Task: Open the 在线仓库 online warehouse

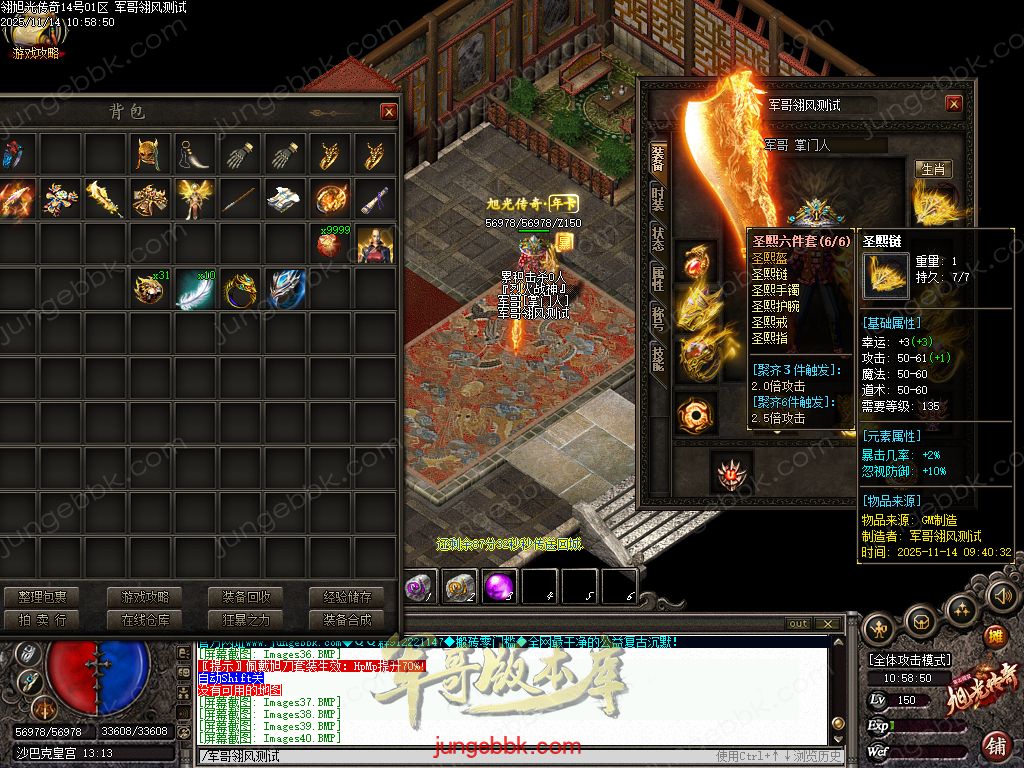Action: tap(145, 620)
